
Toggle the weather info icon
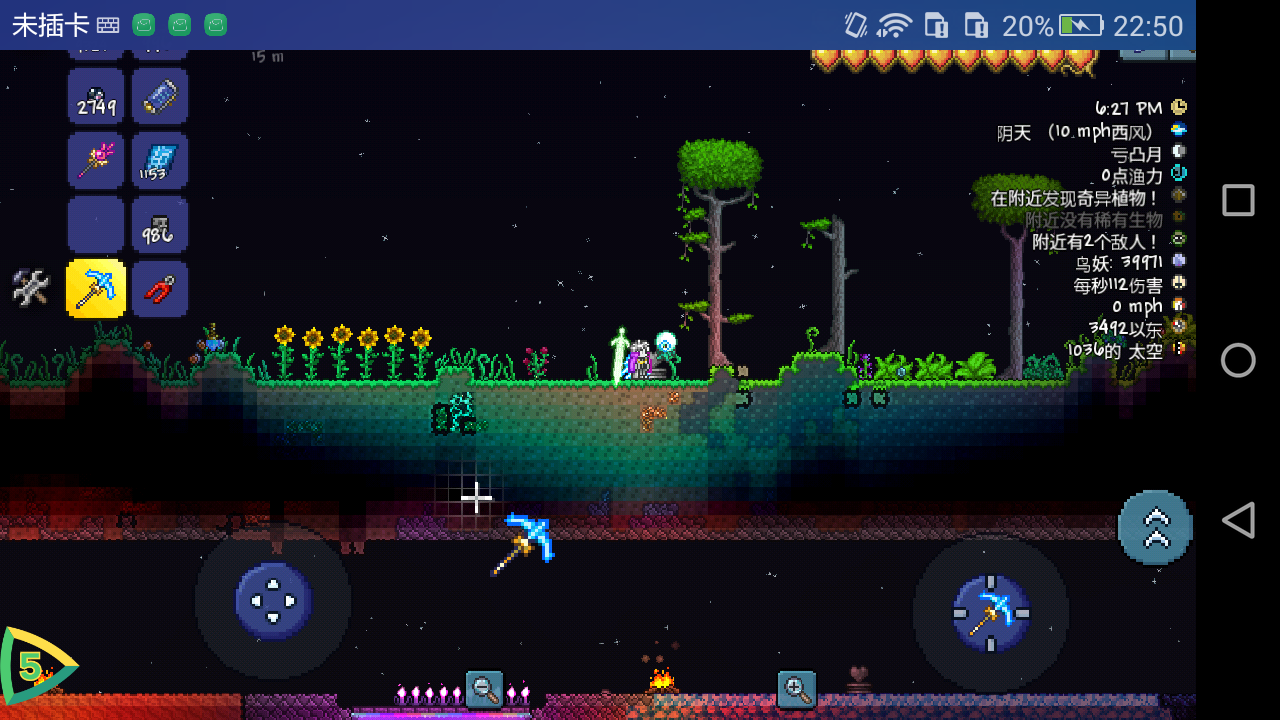tap(1179, 130)
